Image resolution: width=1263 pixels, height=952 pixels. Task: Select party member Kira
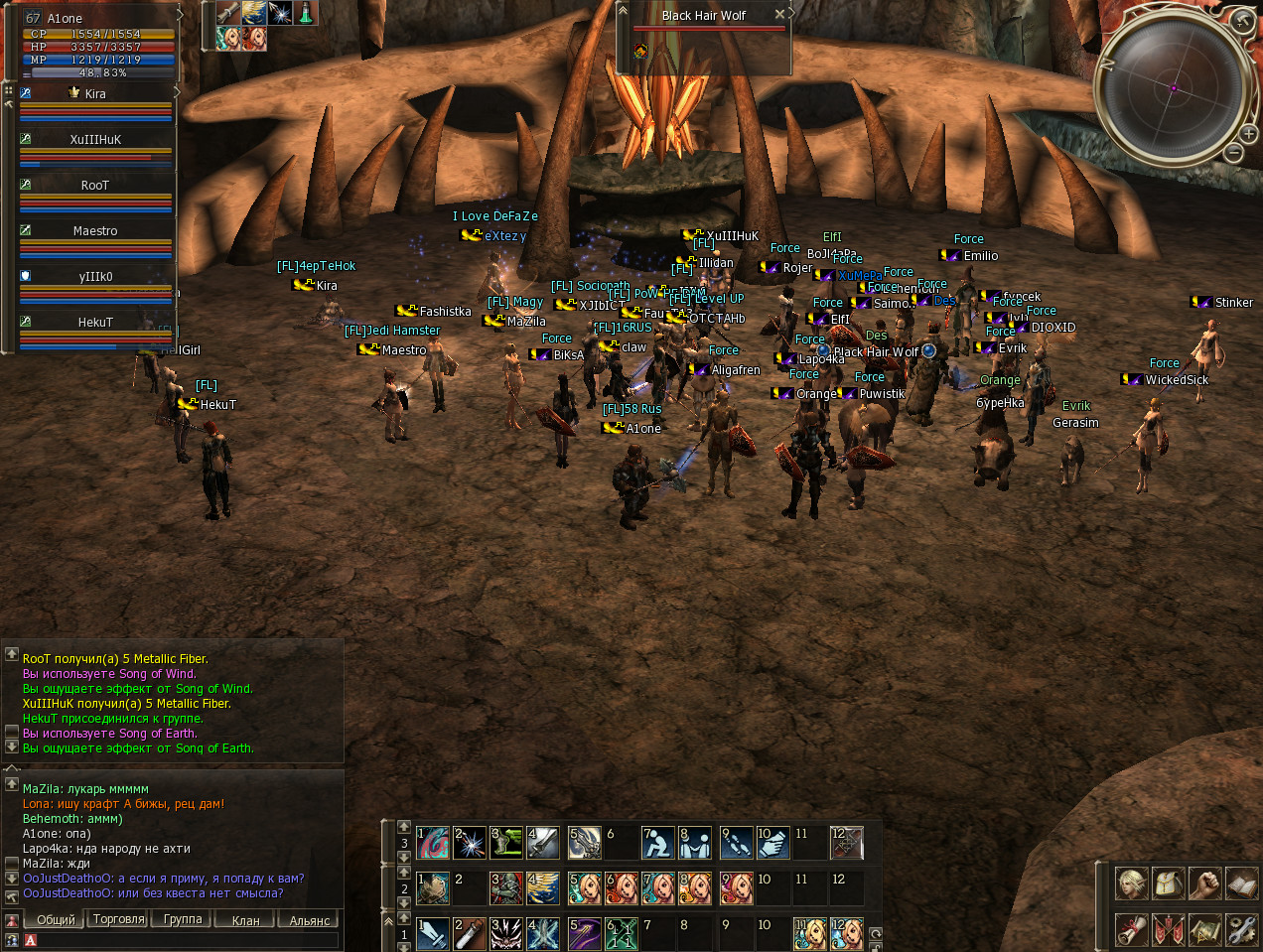(x=95, y=93)
